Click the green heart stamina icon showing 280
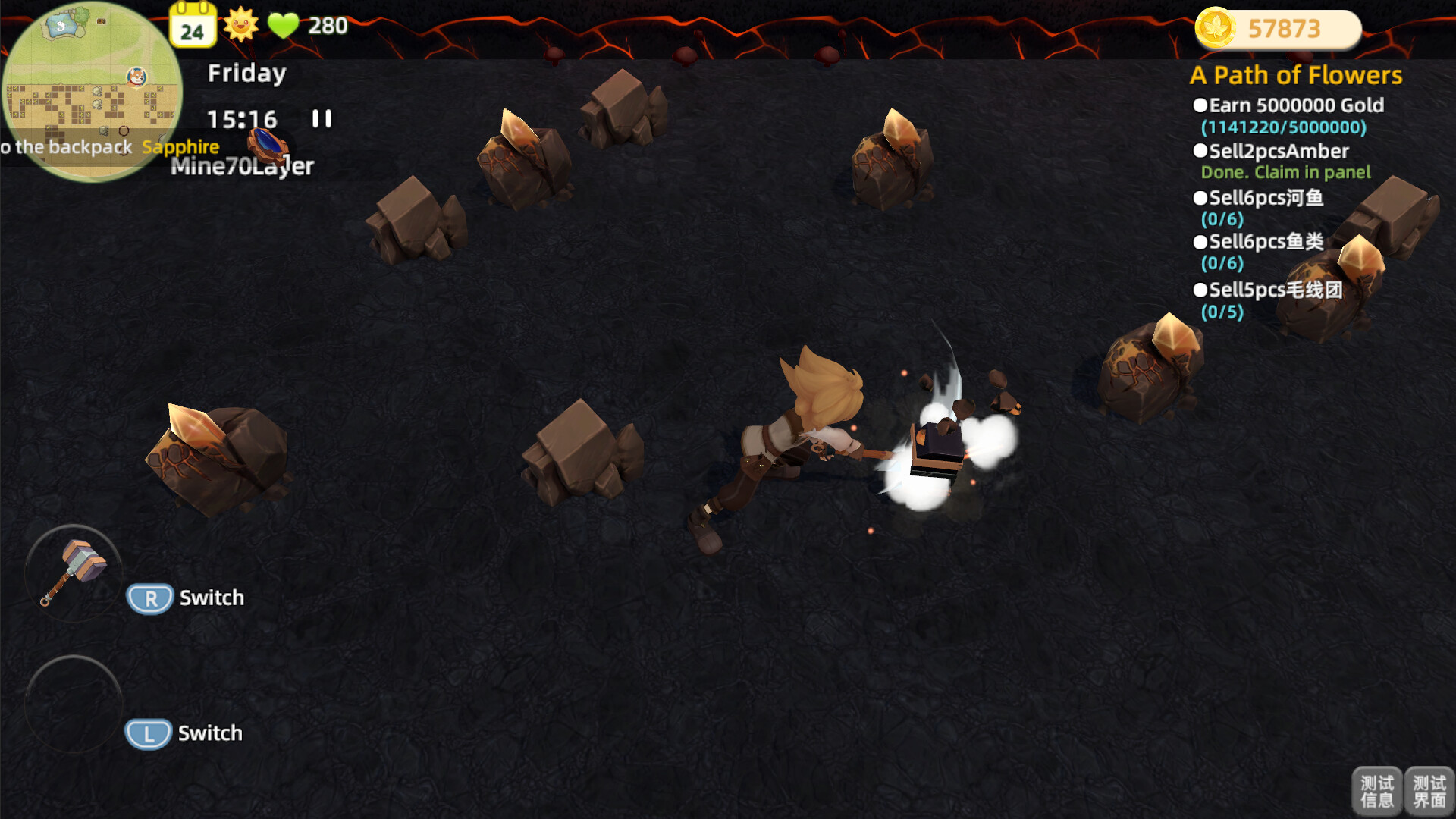Viewport: 1456px width, 819px height. pyautogui.click(x=284, y=25)
